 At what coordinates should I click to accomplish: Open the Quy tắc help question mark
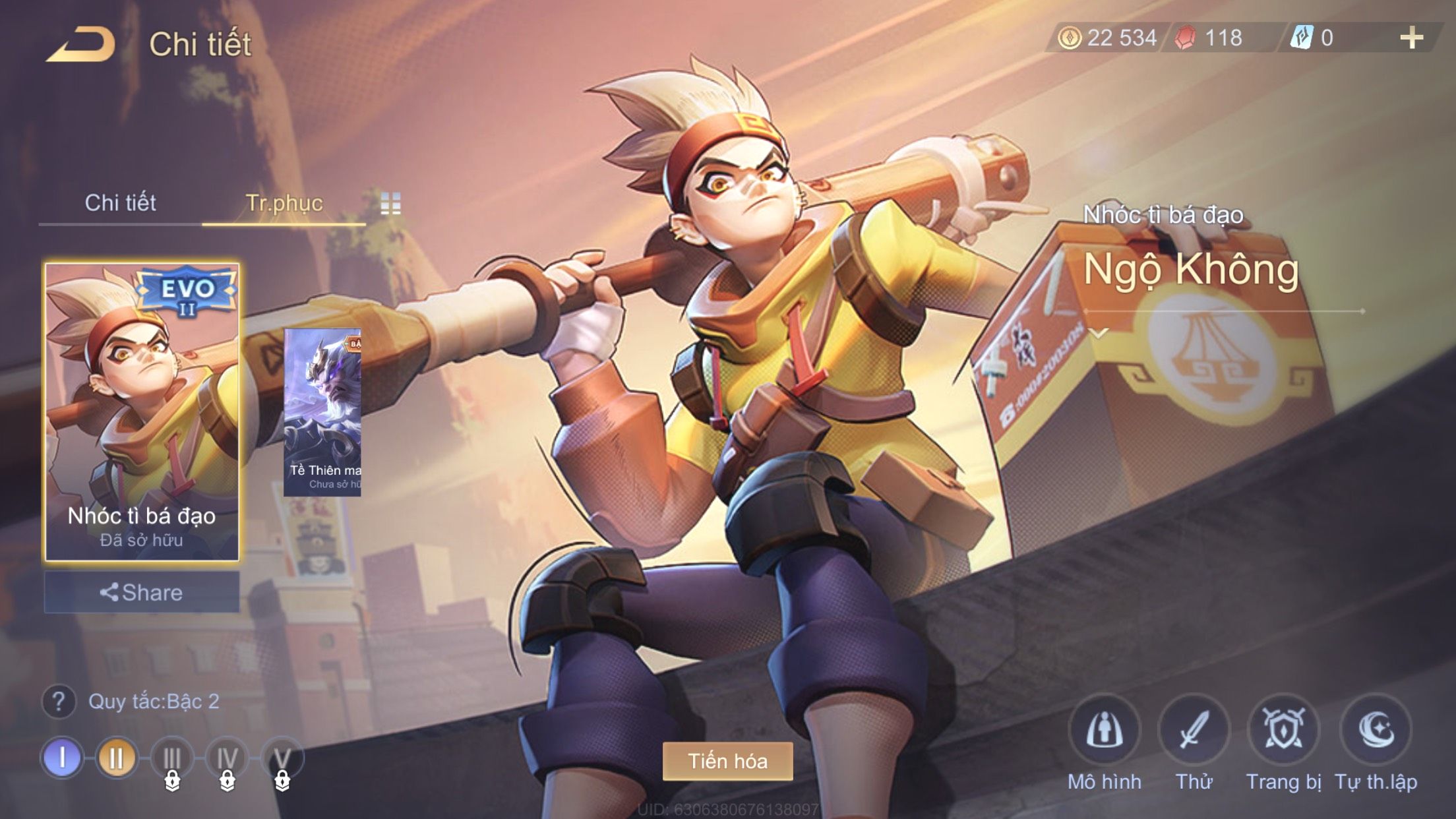point(59,702)
